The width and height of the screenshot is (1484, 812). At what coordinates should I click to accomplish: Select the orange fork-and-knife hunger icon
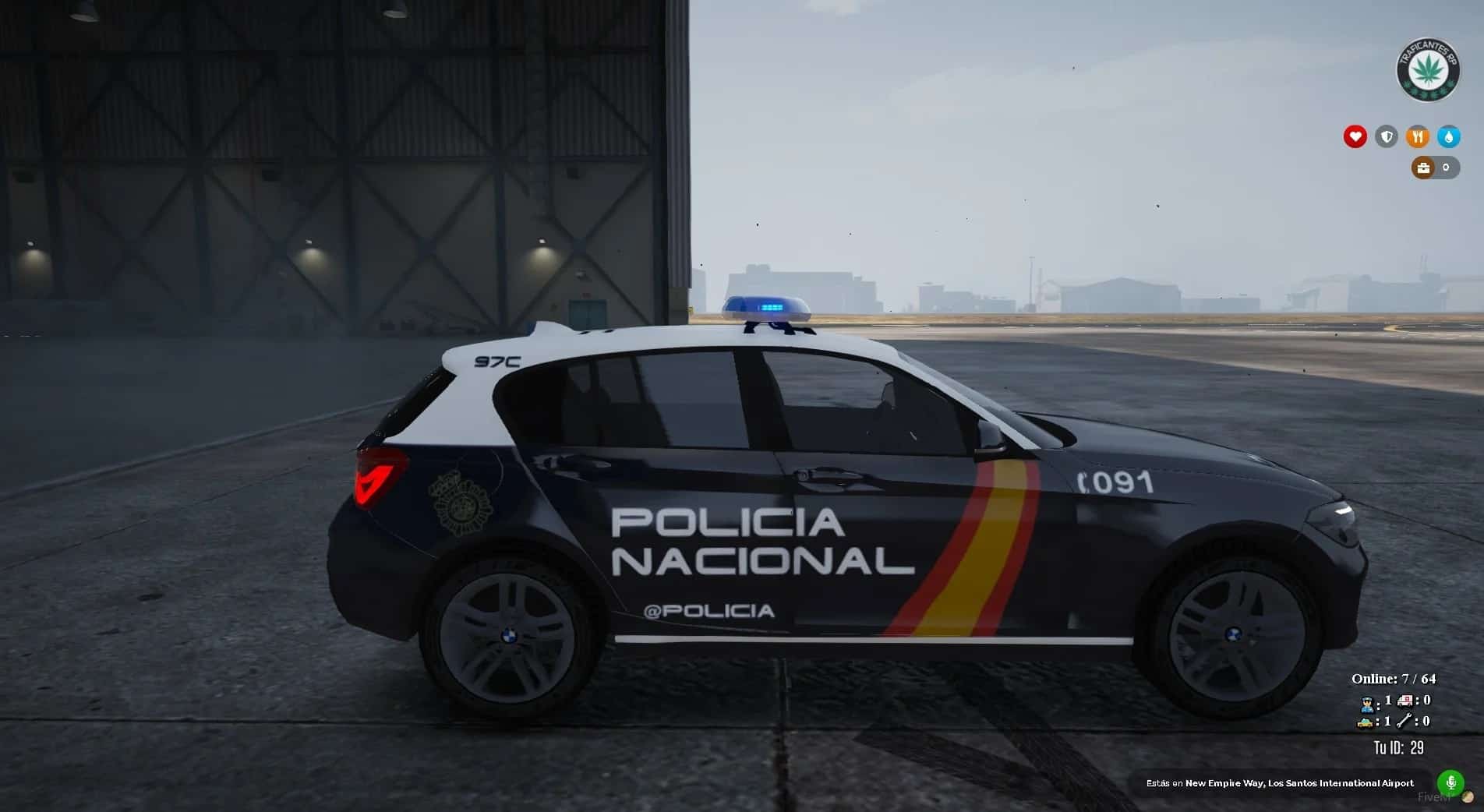[1418, 137]
